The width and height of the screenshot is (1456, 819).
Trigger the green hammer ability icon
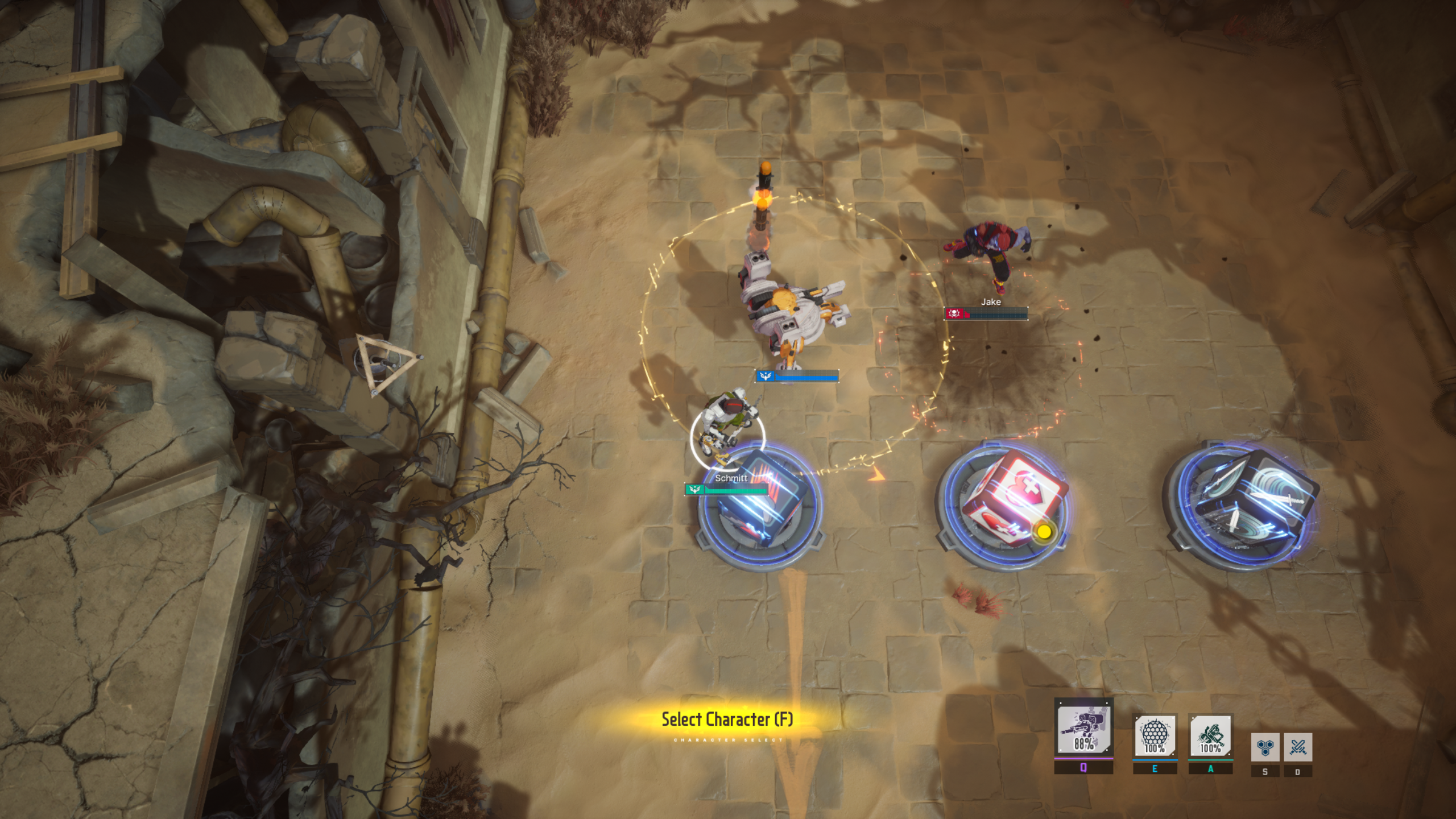pos(1210,736)
